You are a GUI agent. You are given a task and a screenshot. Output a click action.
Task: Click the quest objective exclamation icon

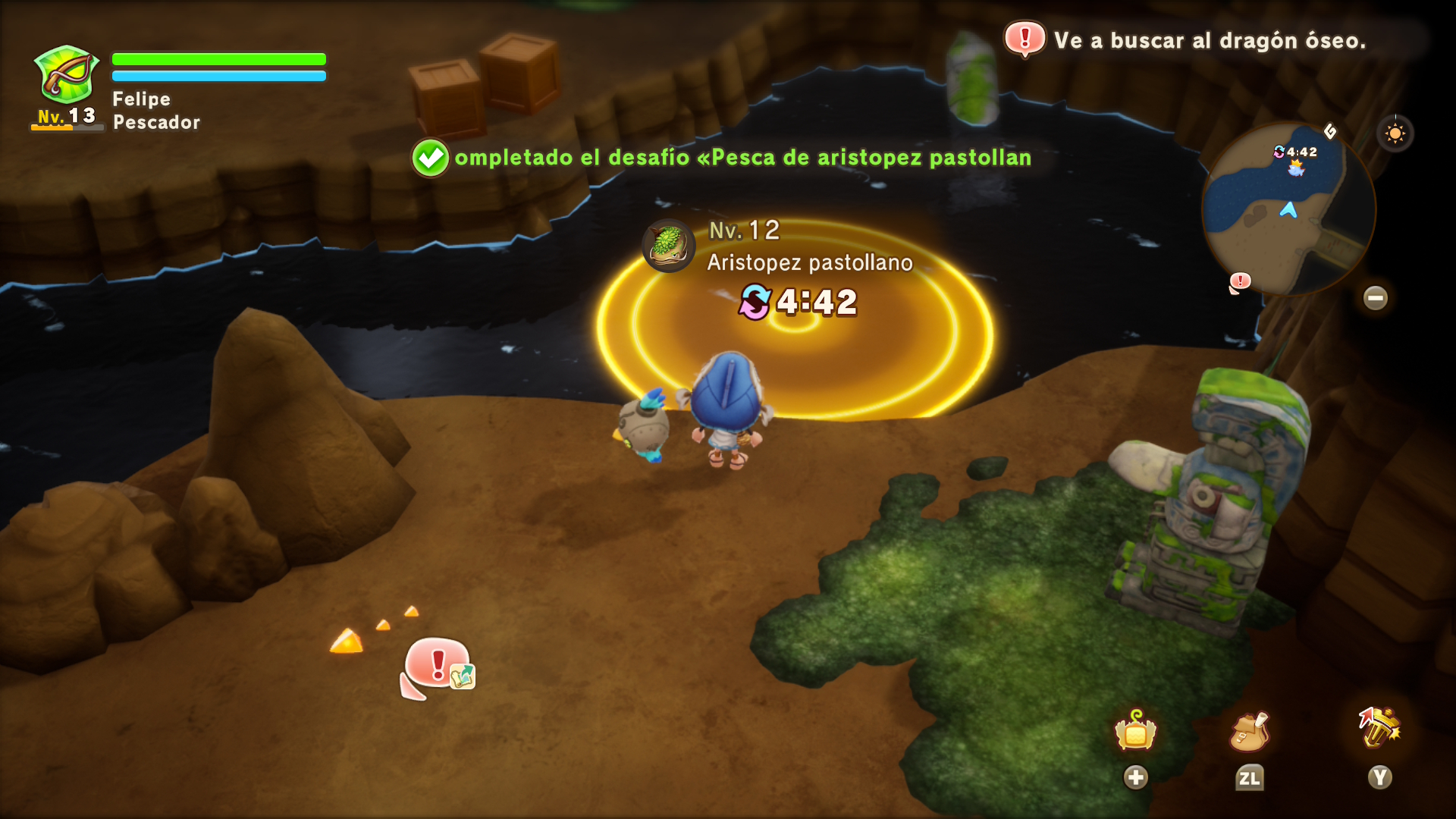tap(1025, 38)
